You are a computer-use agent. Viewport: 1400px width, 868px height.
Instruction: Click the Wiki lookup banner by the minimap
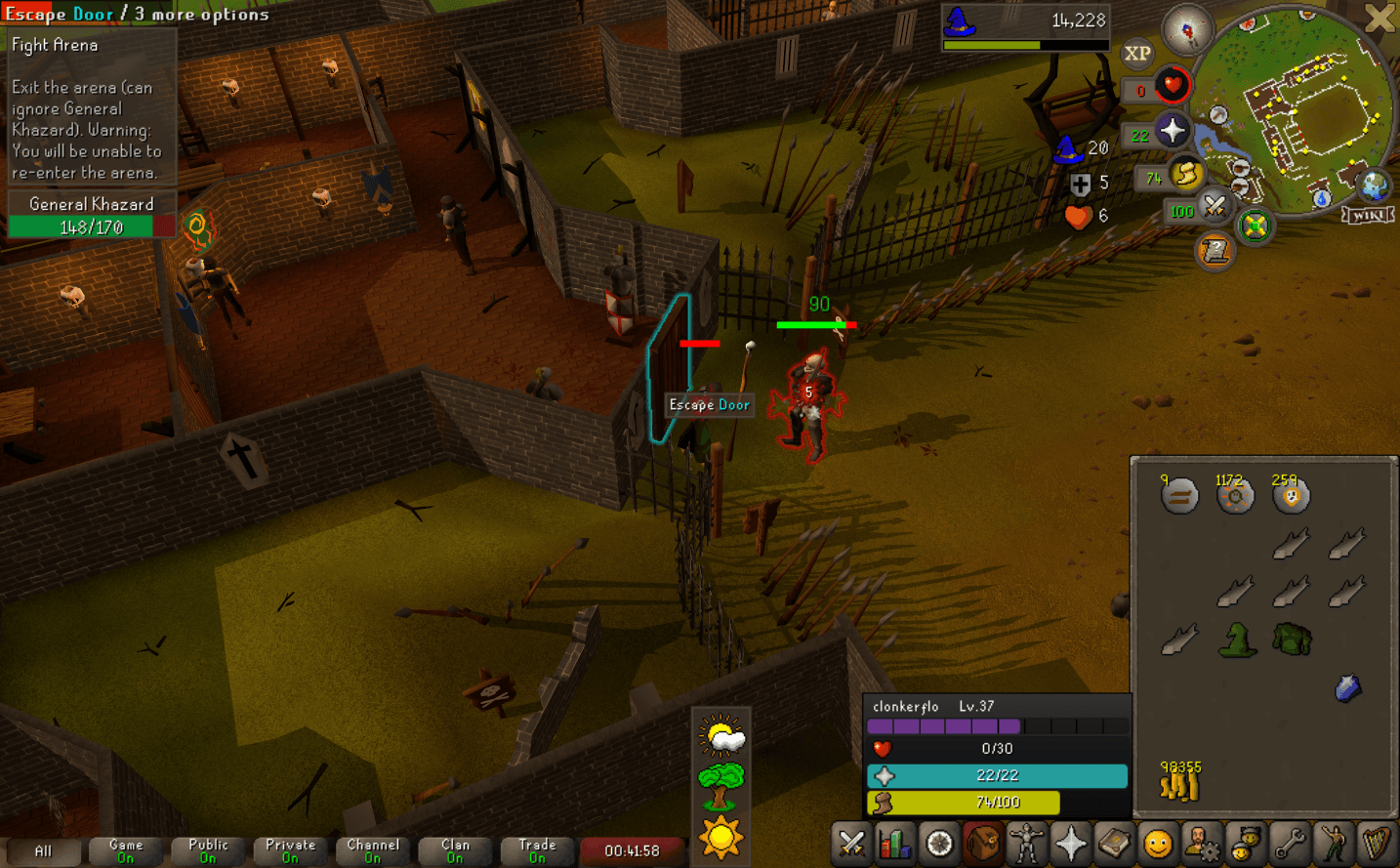pyautogui.click(x=1368, y=215)
